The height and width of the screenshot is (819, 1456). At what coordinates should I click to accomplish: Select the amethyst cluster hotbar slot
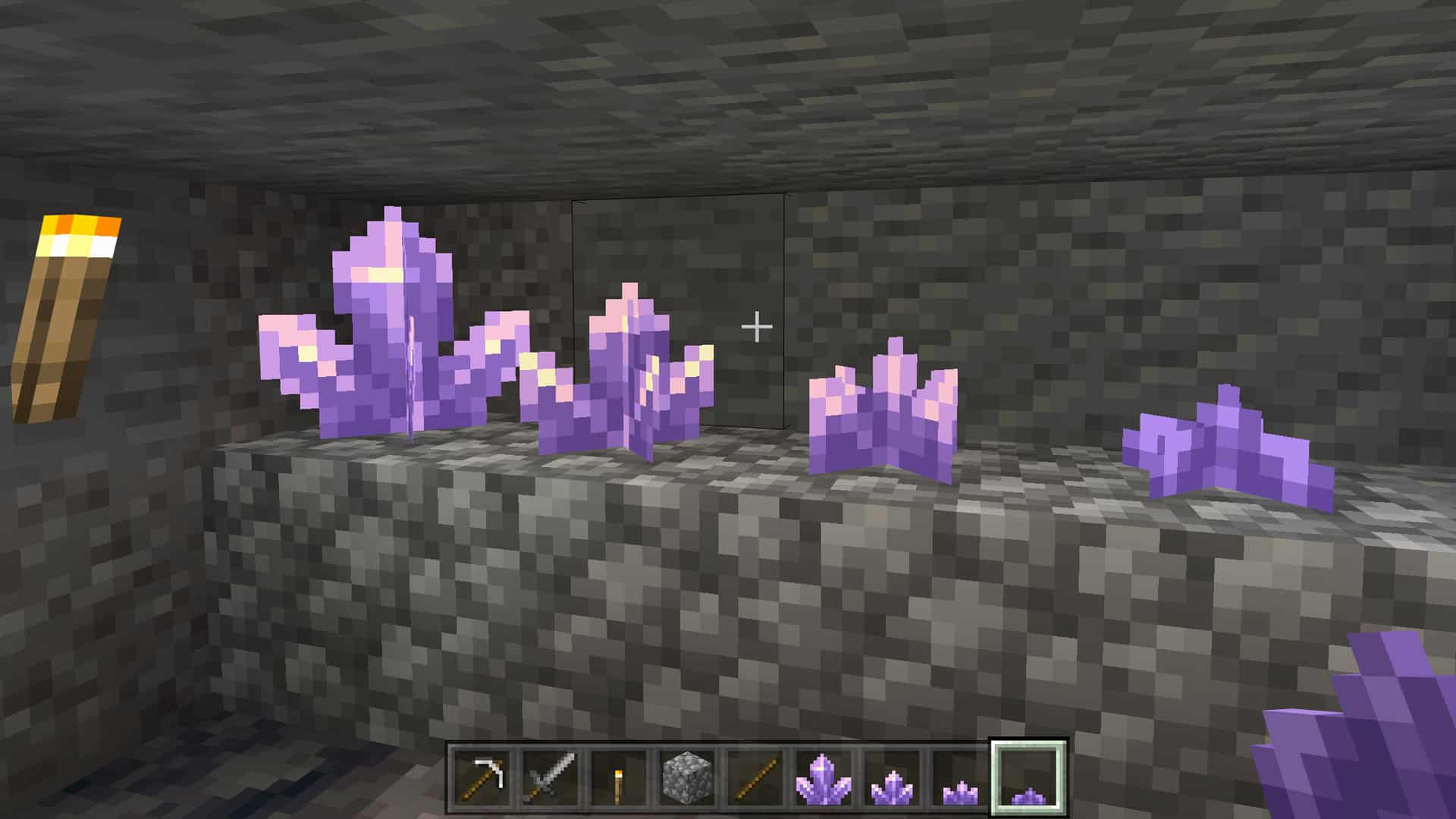[x=823, y=778]
